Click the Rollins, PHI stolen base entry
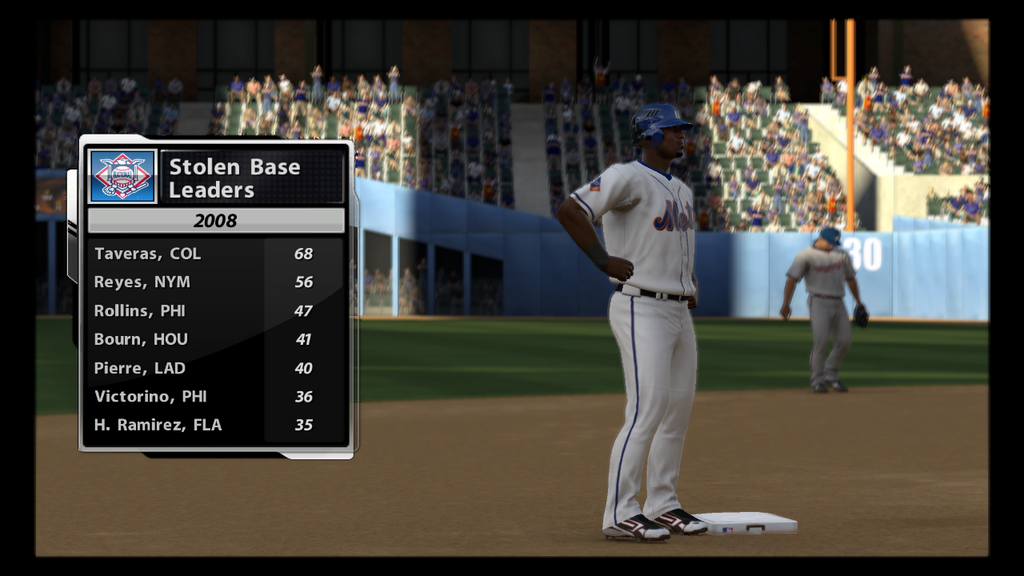The image size is (1024, 576). pos(215,311)
